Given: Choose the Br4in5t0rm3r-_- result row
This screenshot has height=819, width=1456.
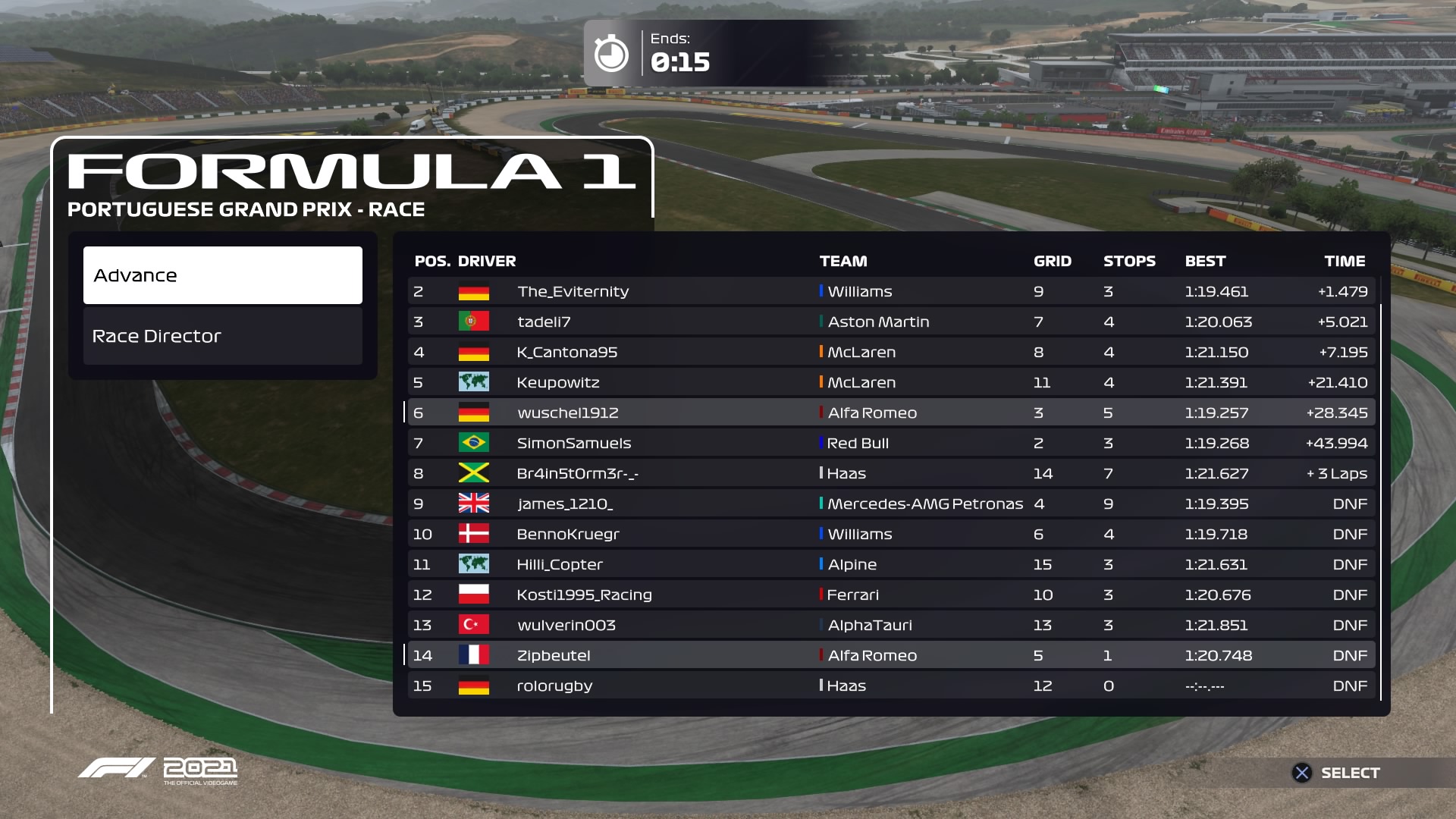Looking at the screenshot, I should pyautogui.click(x=891, y=473).
